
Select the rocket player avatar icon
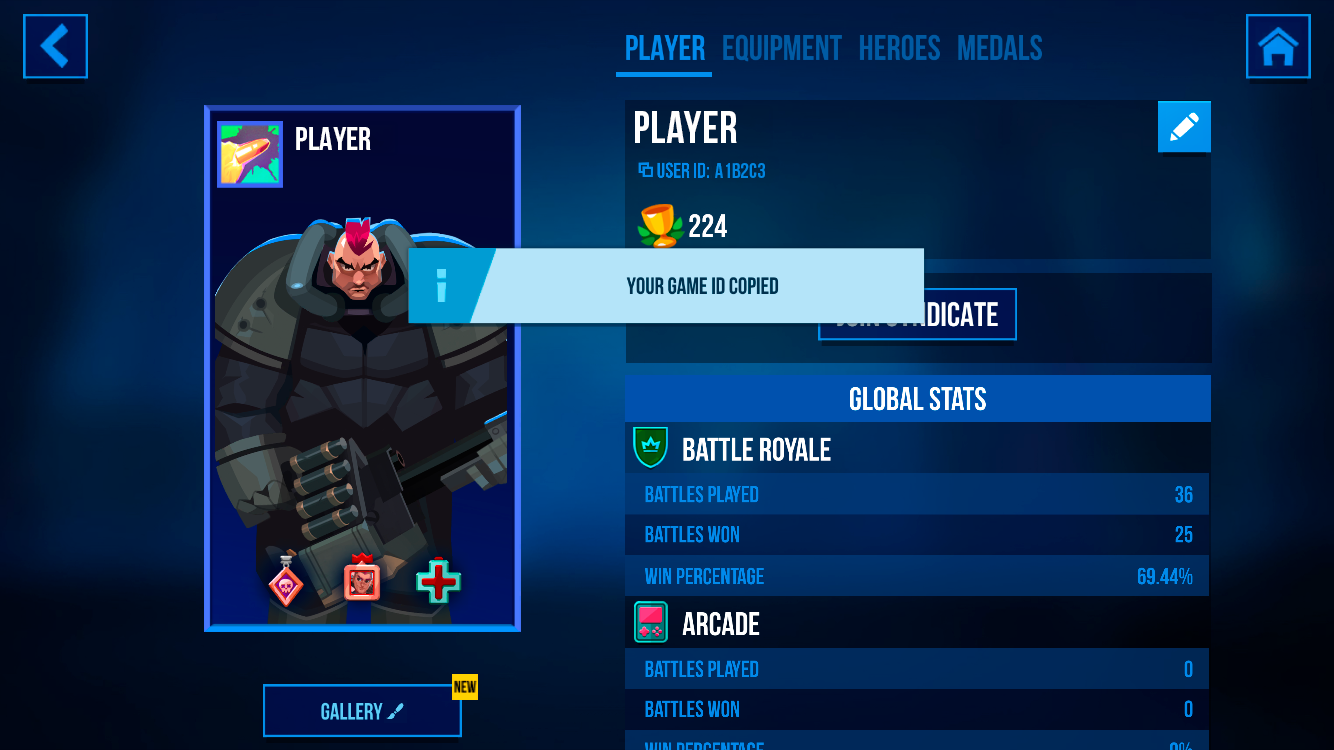pos(250,155)
